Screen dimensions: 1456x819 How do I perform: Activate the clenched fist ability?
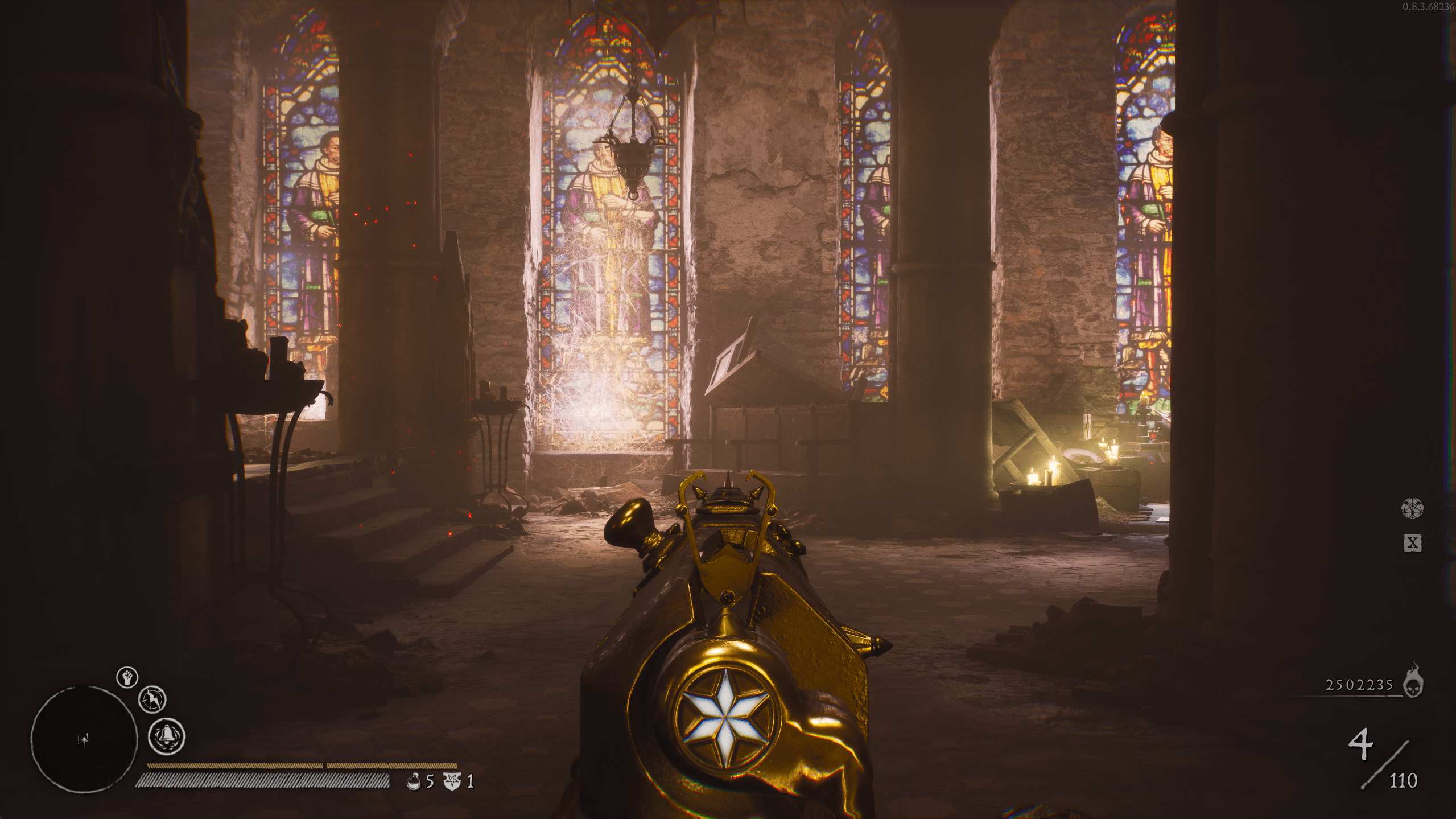pyautogui.click(x=127, y=677)
